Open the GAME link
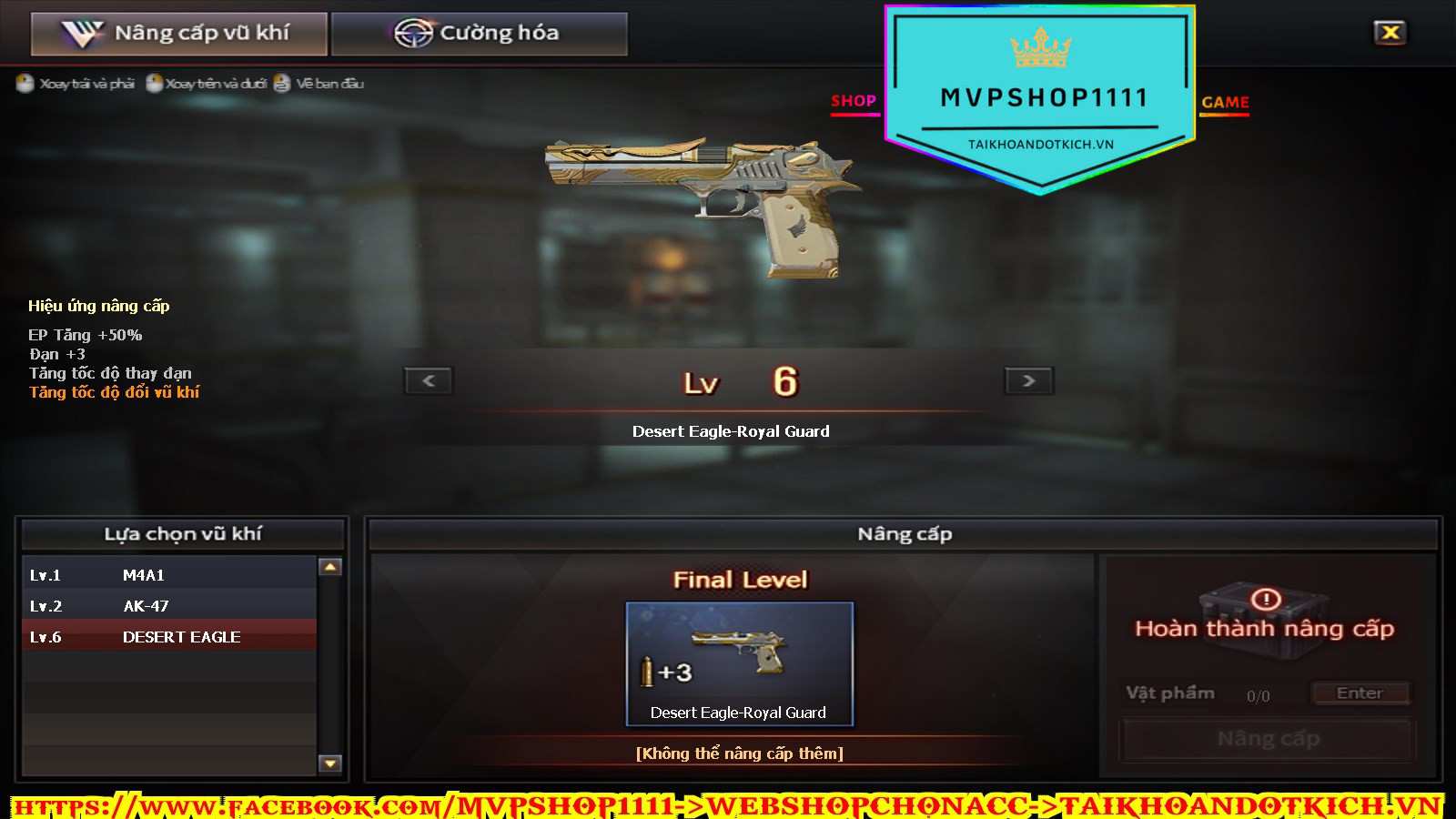The width and height of the screenshot is (1456, 819). 1225,103
